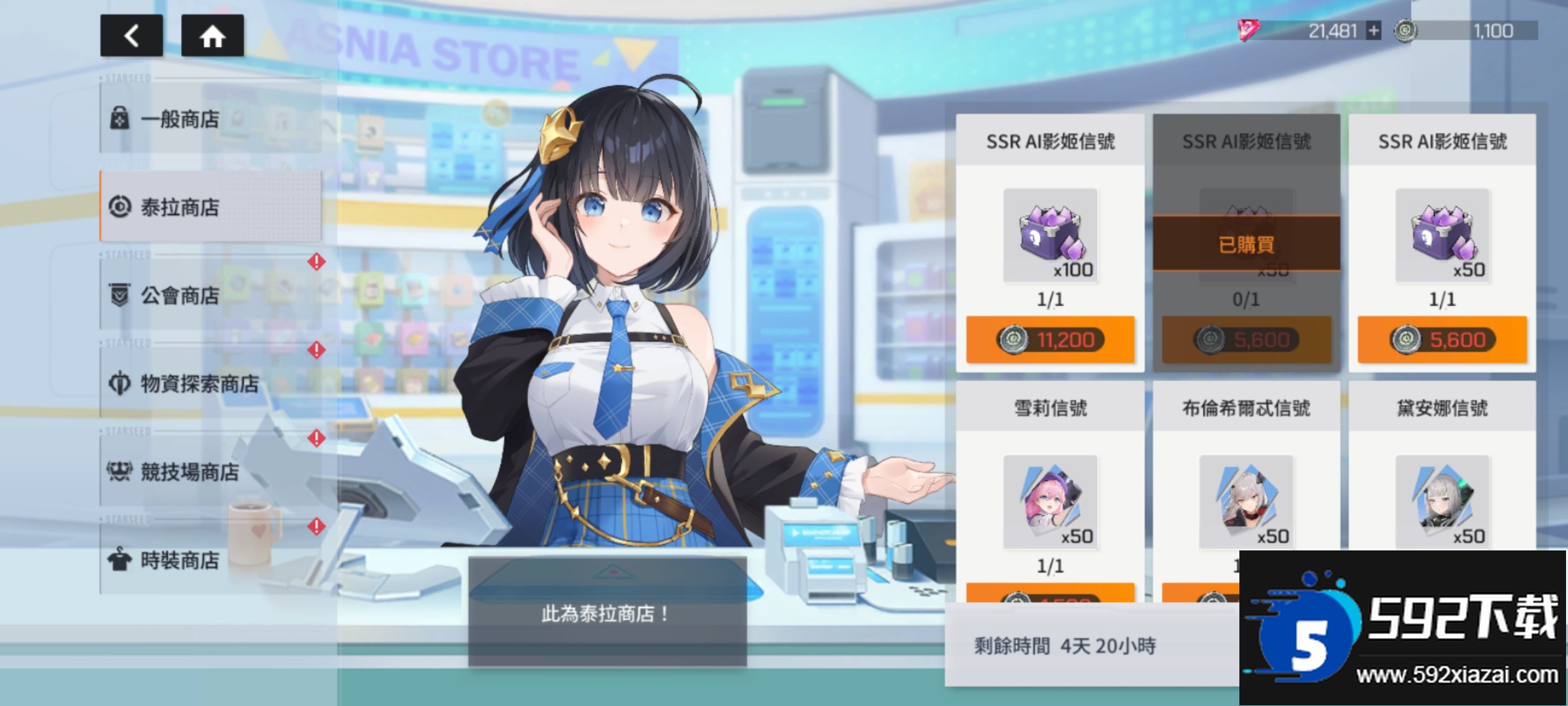Open the 592下载 watermark link
The width and height of the screenshot is (1568, 706).
[x=1403, y=628]
